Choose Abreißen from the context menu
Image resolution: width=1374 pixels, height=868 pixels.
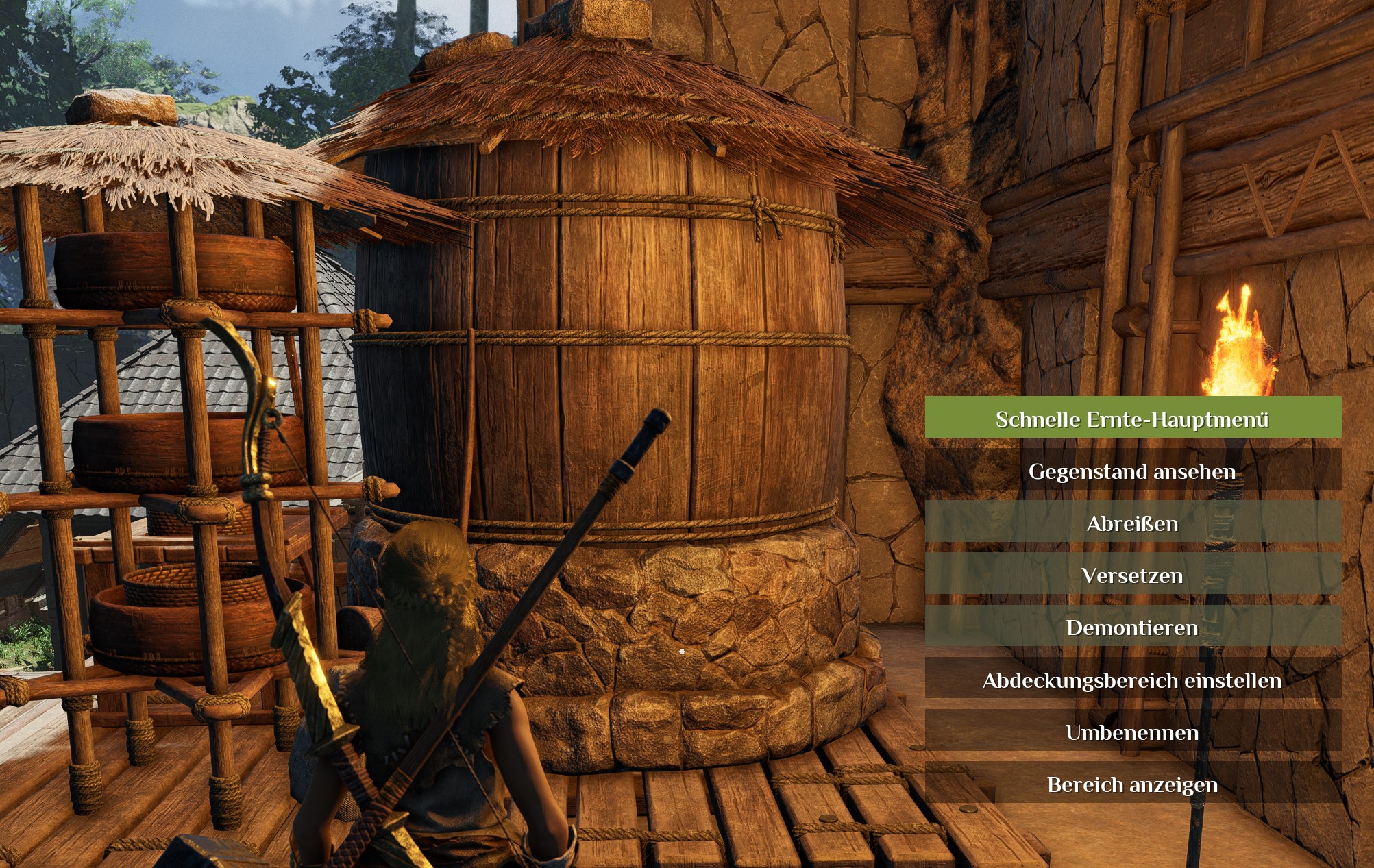click(1132, 523)
